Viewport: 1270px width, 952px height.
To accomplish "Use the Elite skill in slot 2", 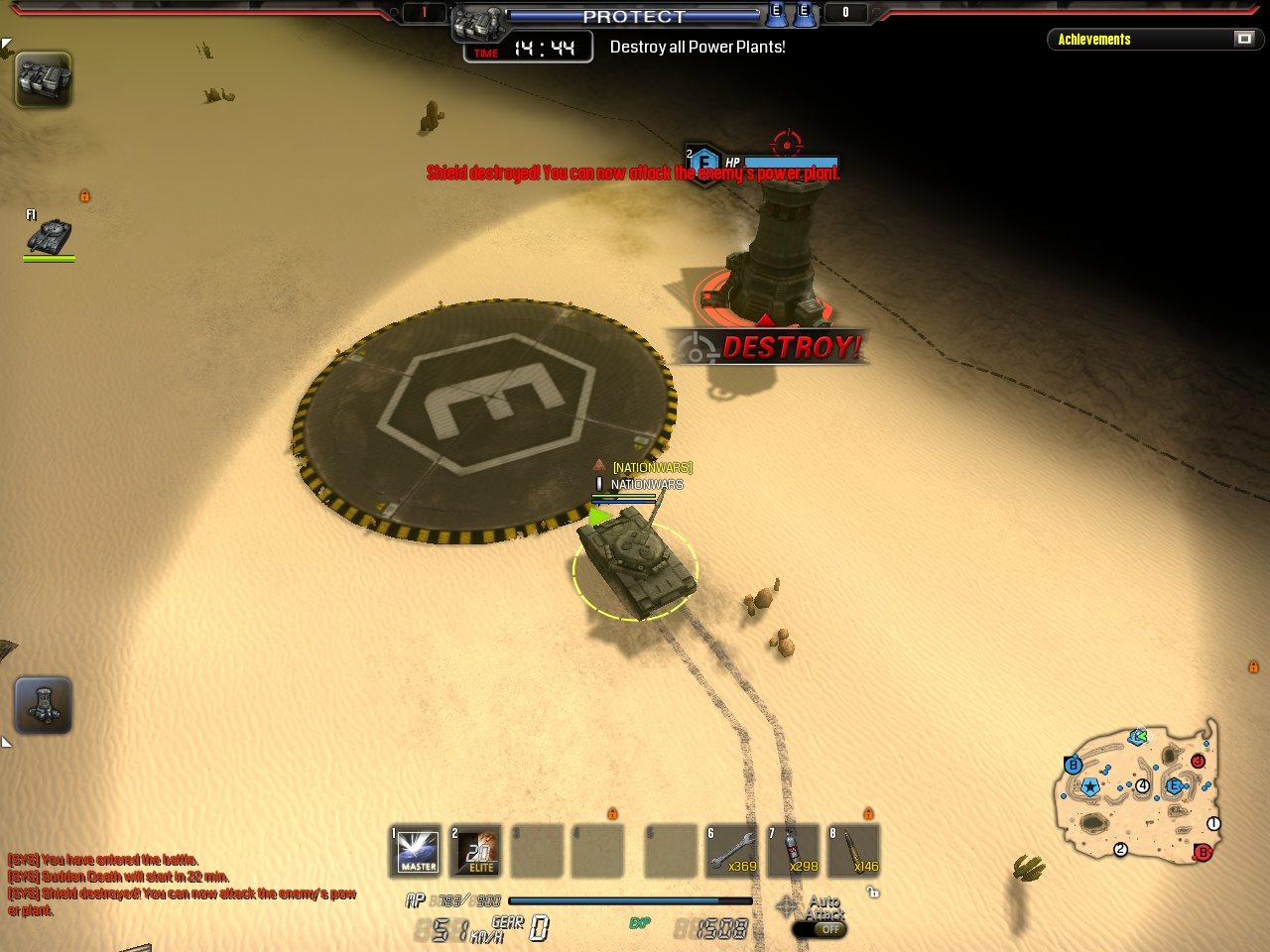I will (x=476, y=851).
